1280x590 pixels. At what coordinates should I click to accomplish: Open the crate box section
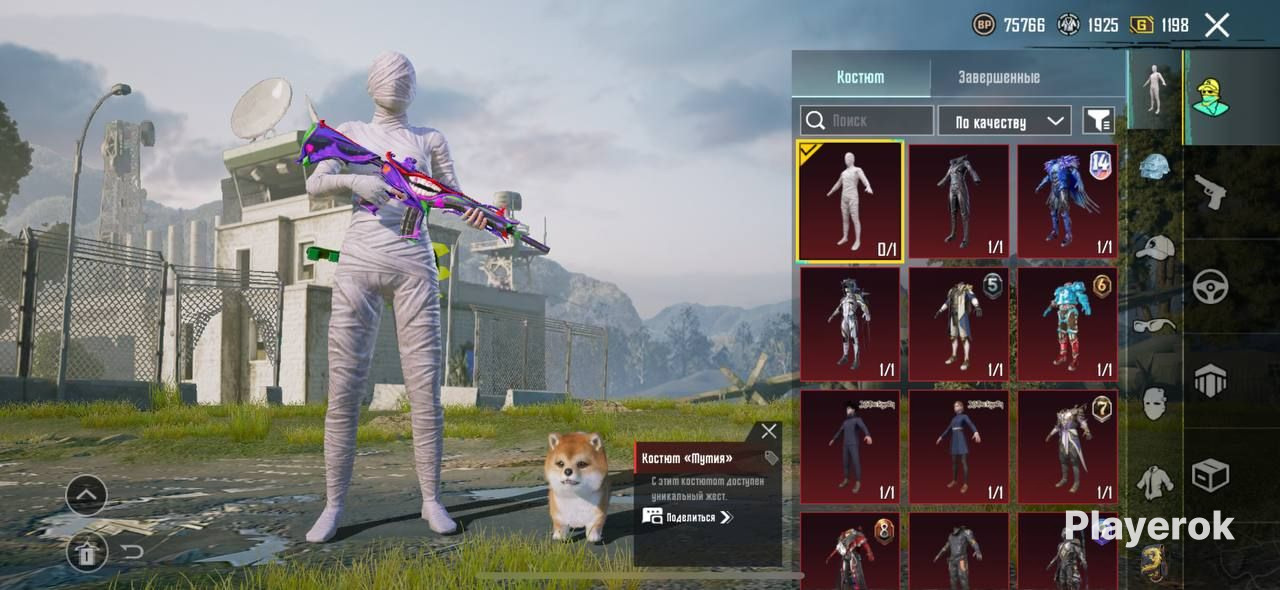[x=1210, y=476]
